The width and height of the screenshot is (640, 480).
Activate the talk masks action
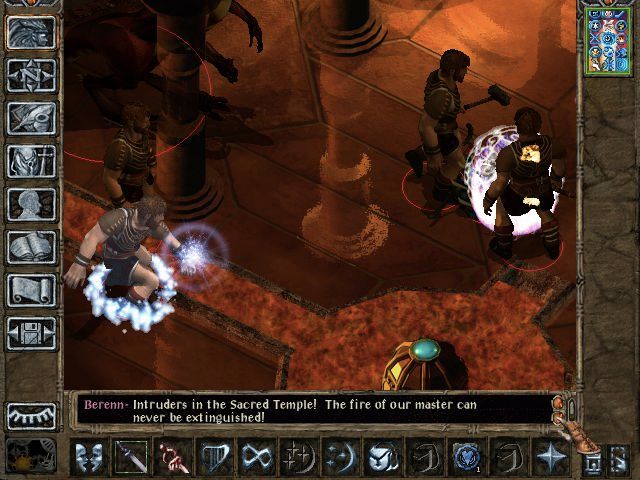[x=91, y=457]
